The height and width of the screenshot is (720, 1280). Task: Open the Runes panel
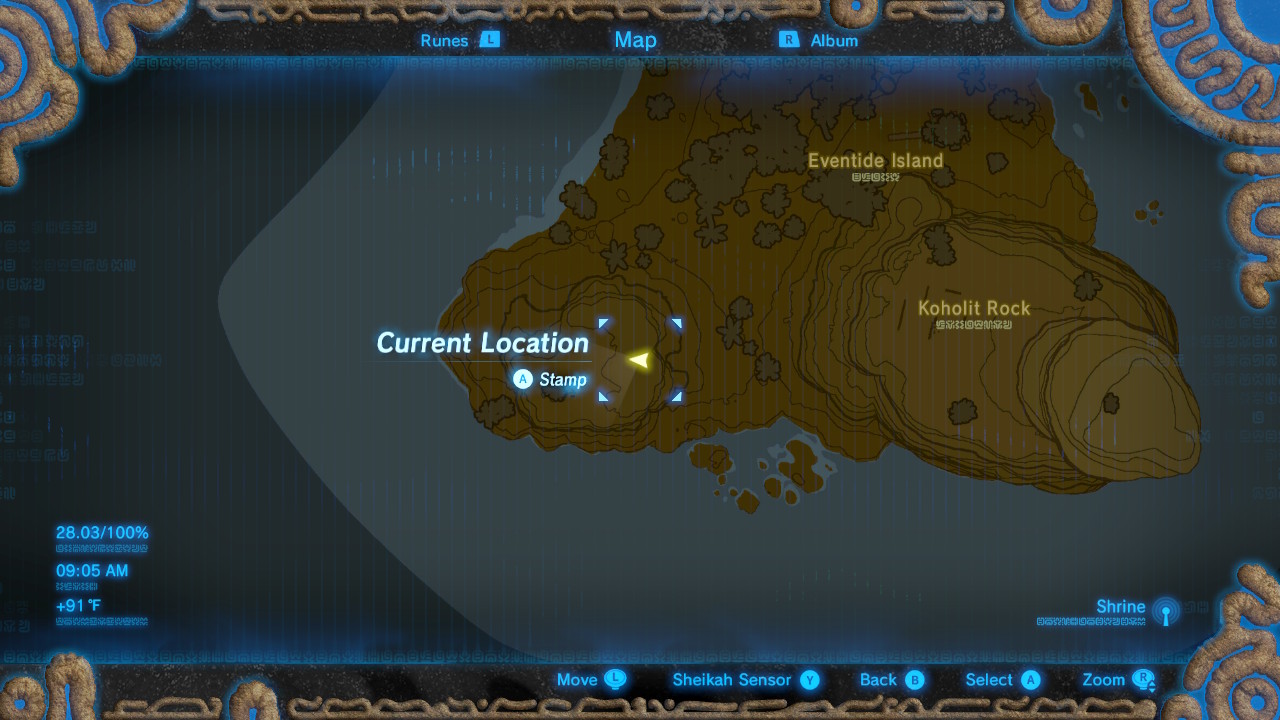point(444,40)
